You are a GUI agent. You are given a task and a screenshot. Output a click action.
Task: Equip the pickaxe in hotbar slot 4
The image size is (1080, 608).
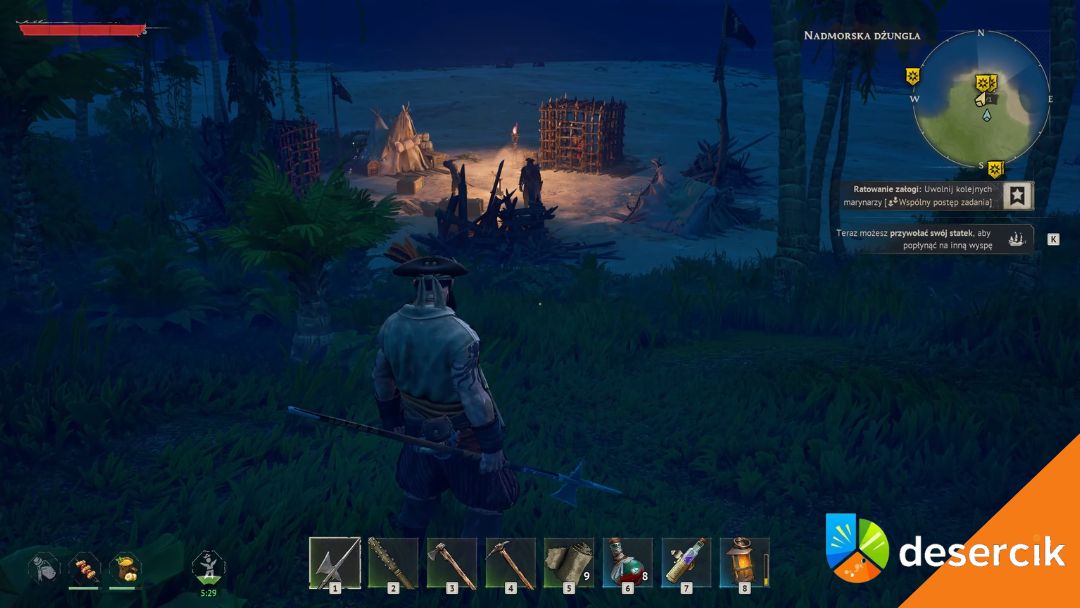[x=510, y=563]
